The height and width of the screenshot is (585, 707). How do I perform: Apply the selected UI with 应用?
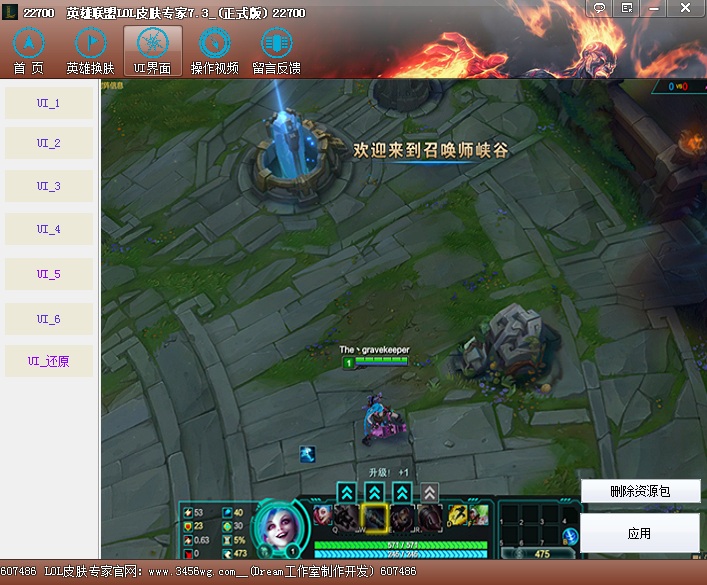(640, 533)
